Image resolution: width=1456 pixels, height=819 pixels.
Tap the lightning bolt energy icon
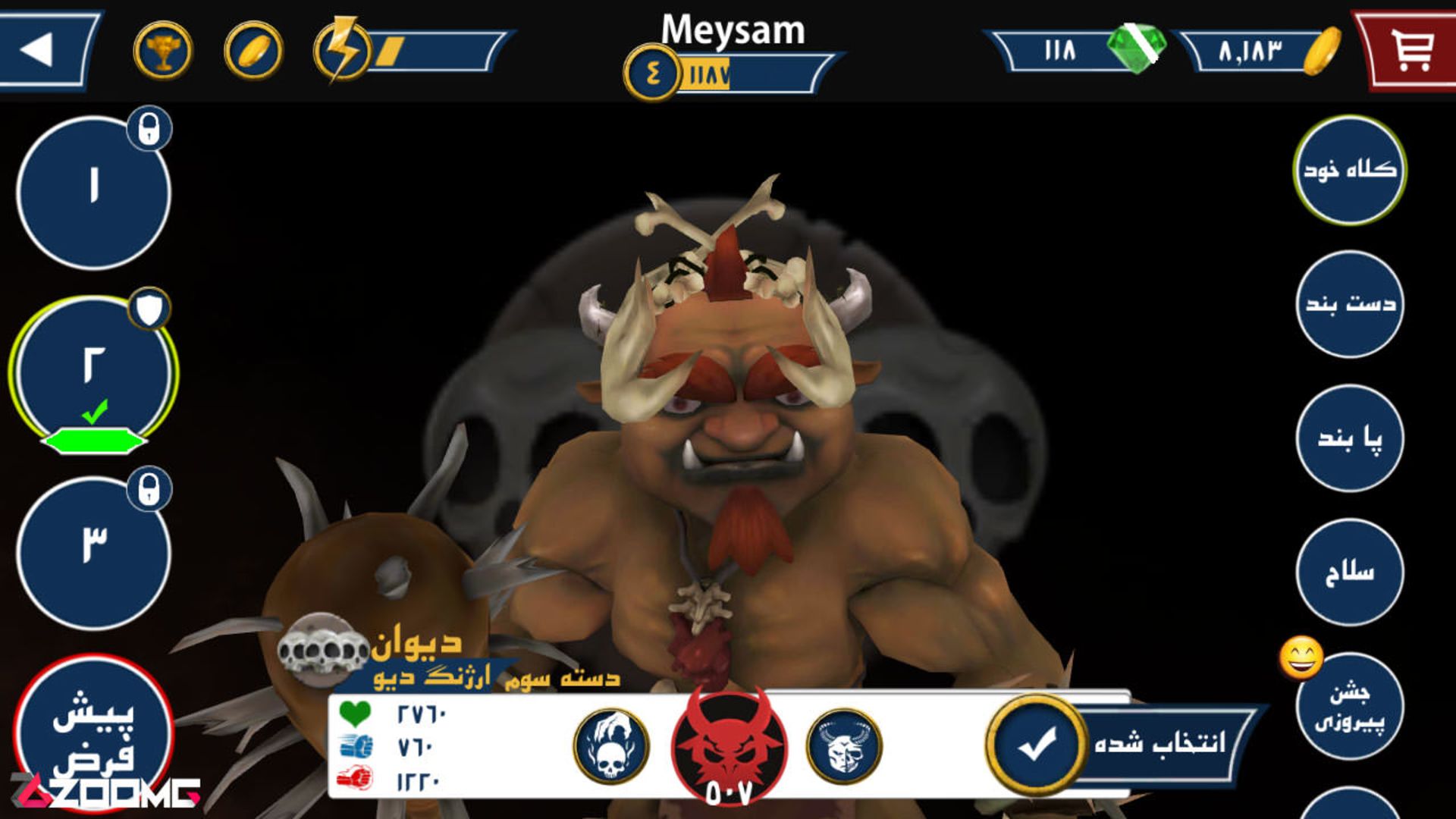coord(342,51)
